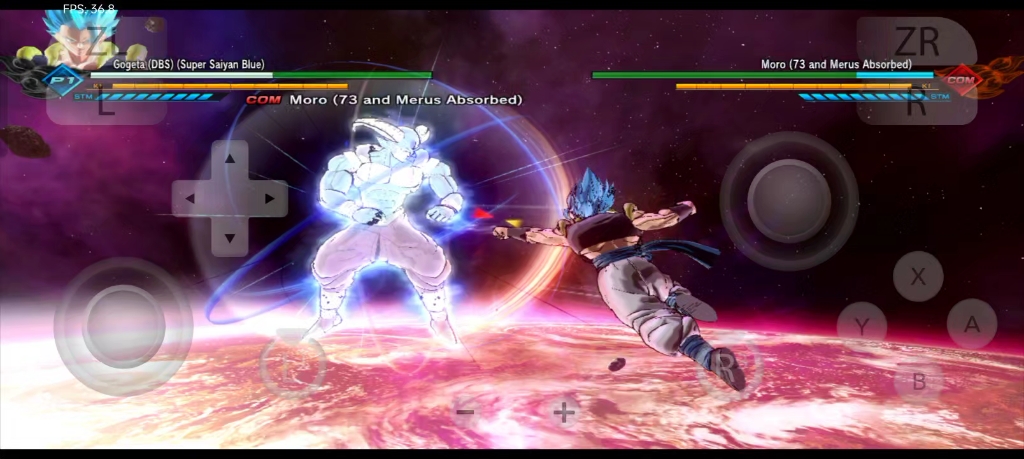Tap the A face button
Image resolution: width=1024 pixels, height=459 pixels.
(x=971, y=324)
